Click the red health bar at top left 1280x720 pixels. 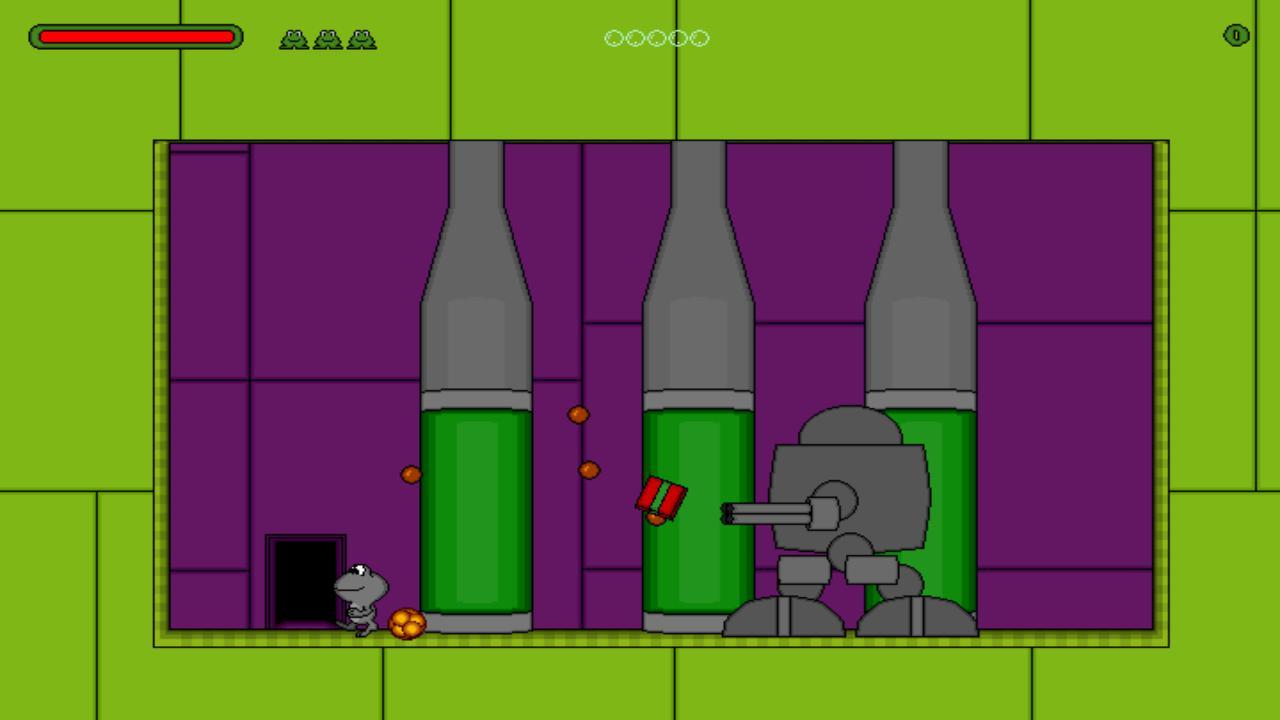[135, 37]
